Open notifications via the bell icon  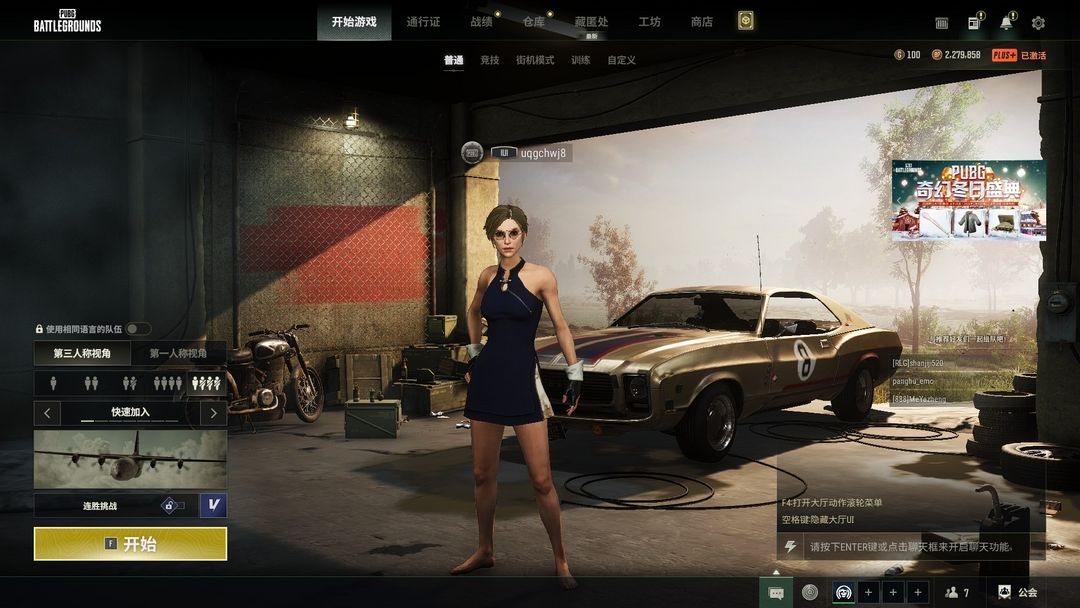click(x=1006, y=23)
